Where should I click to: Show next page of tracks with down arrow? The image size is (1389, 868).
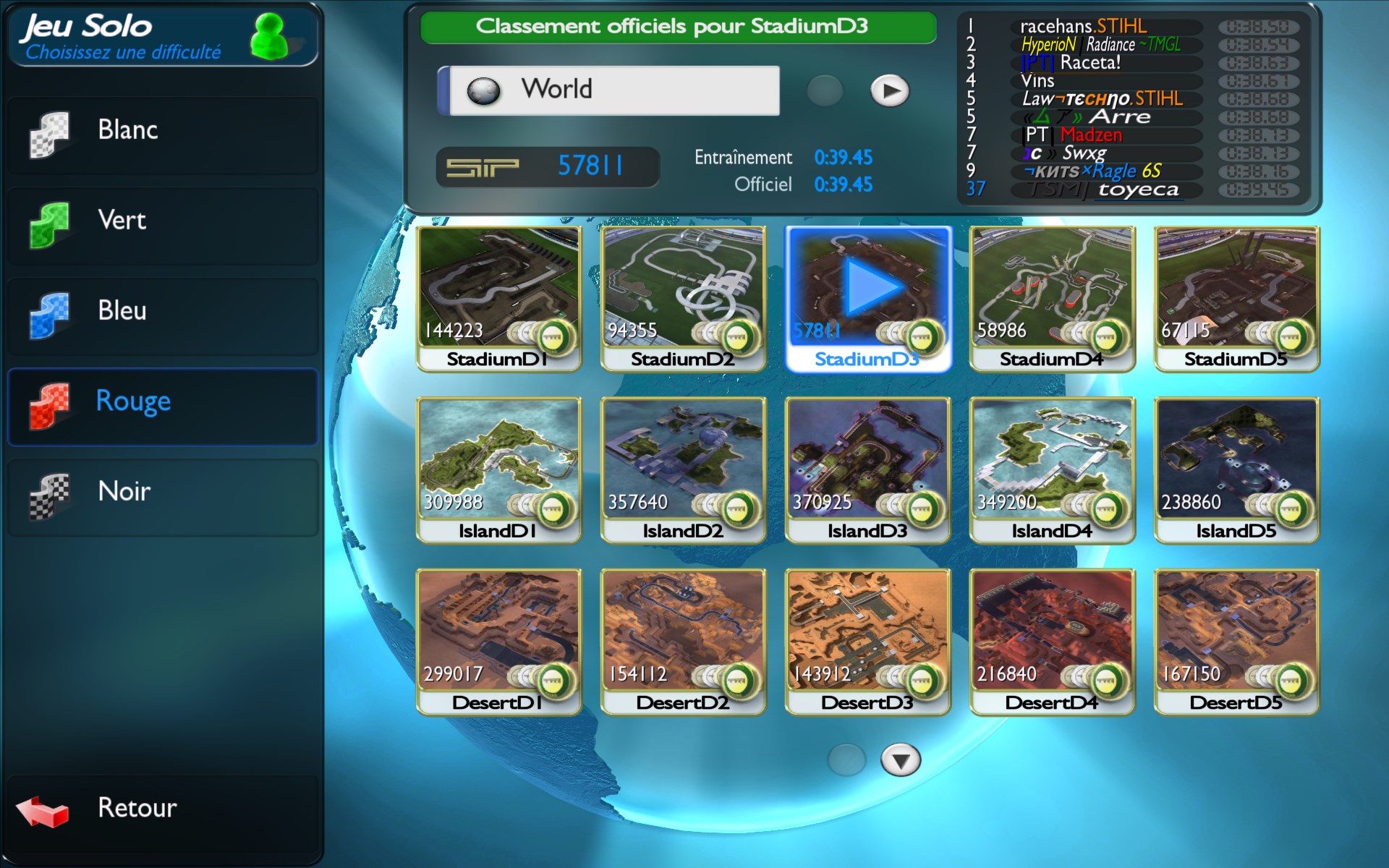pyautogui.click(x=900, y=760)
